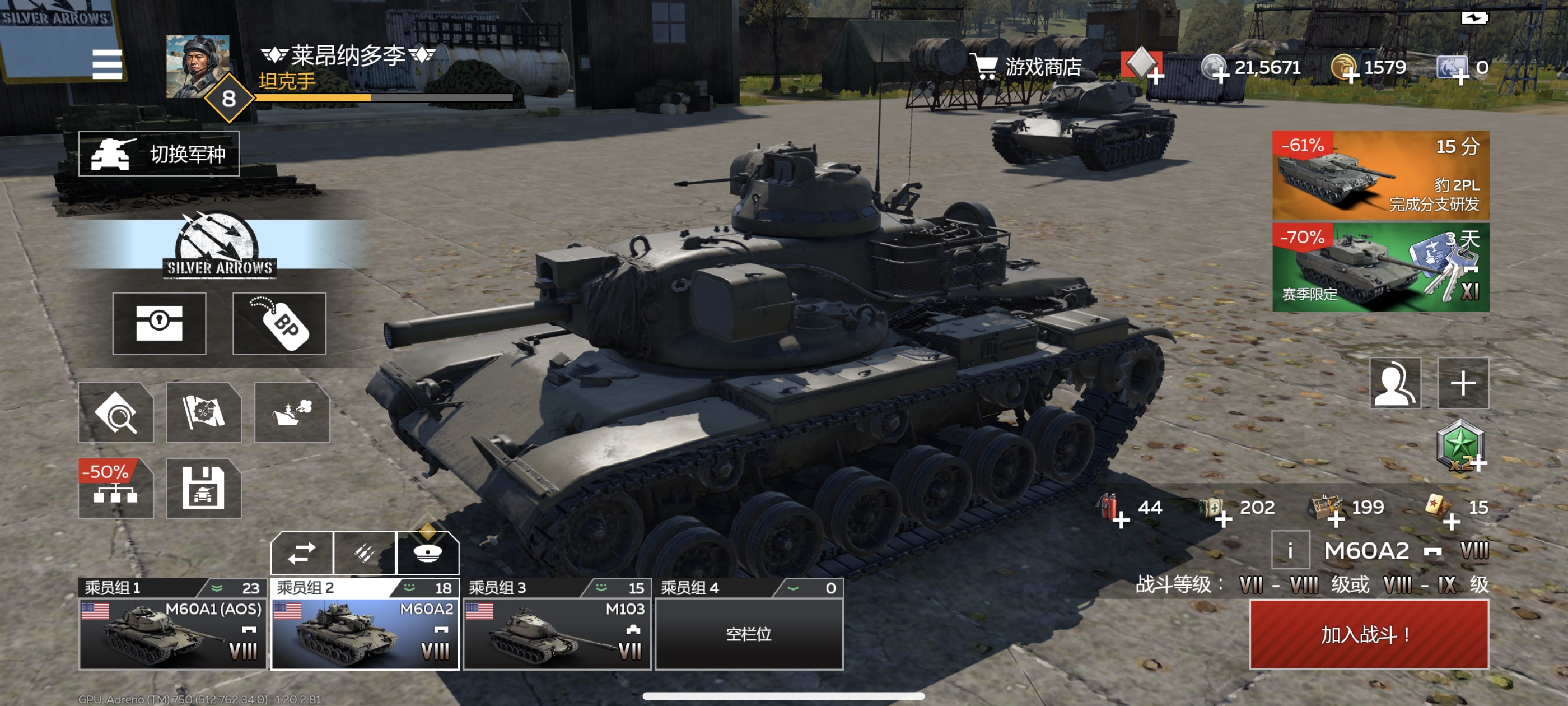Open the 豹 2PL -61% offer

[x=1380, y=175]
